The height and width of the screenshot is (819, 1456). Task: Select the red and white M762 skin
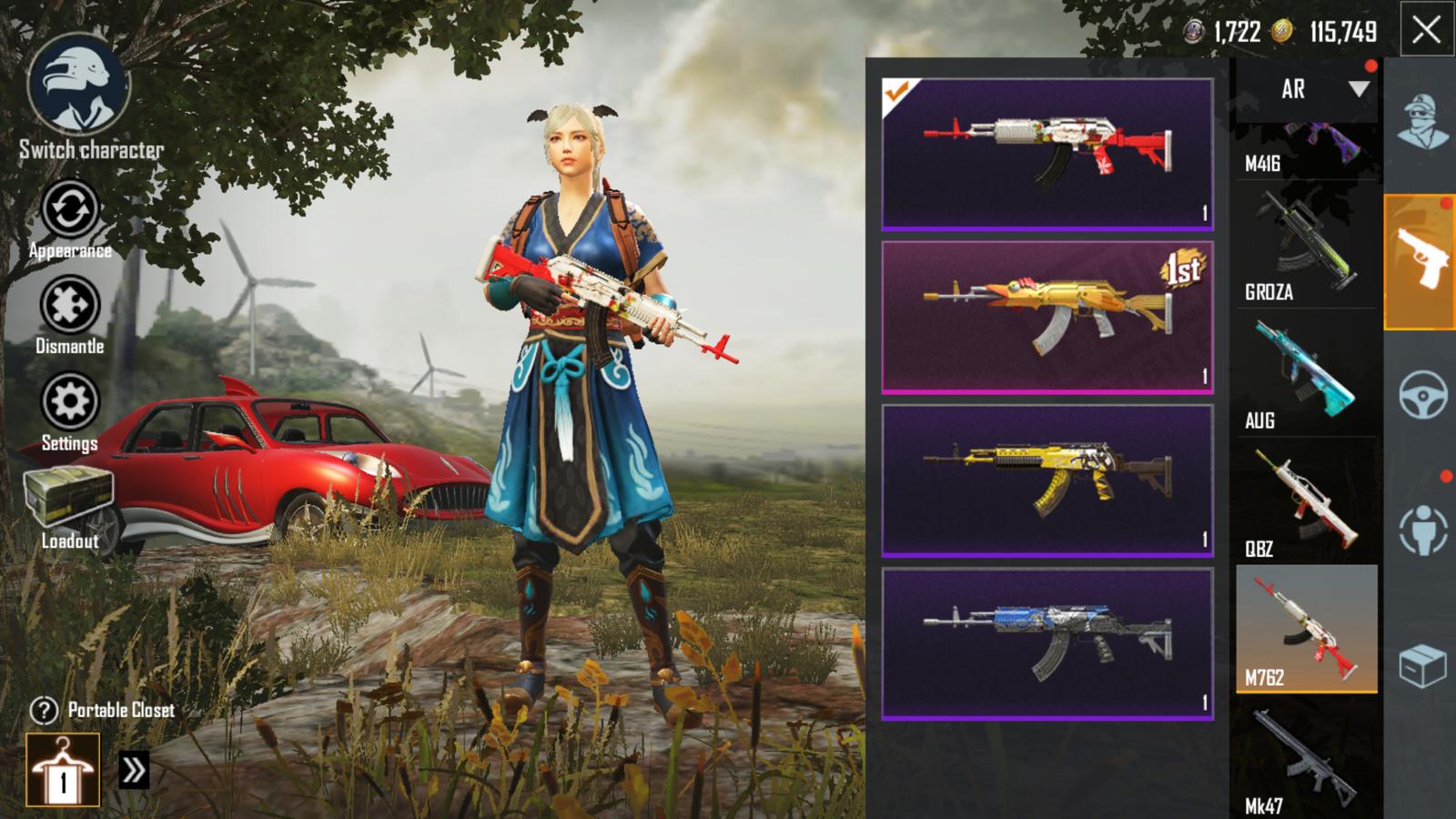click(x=1046, y=153)
